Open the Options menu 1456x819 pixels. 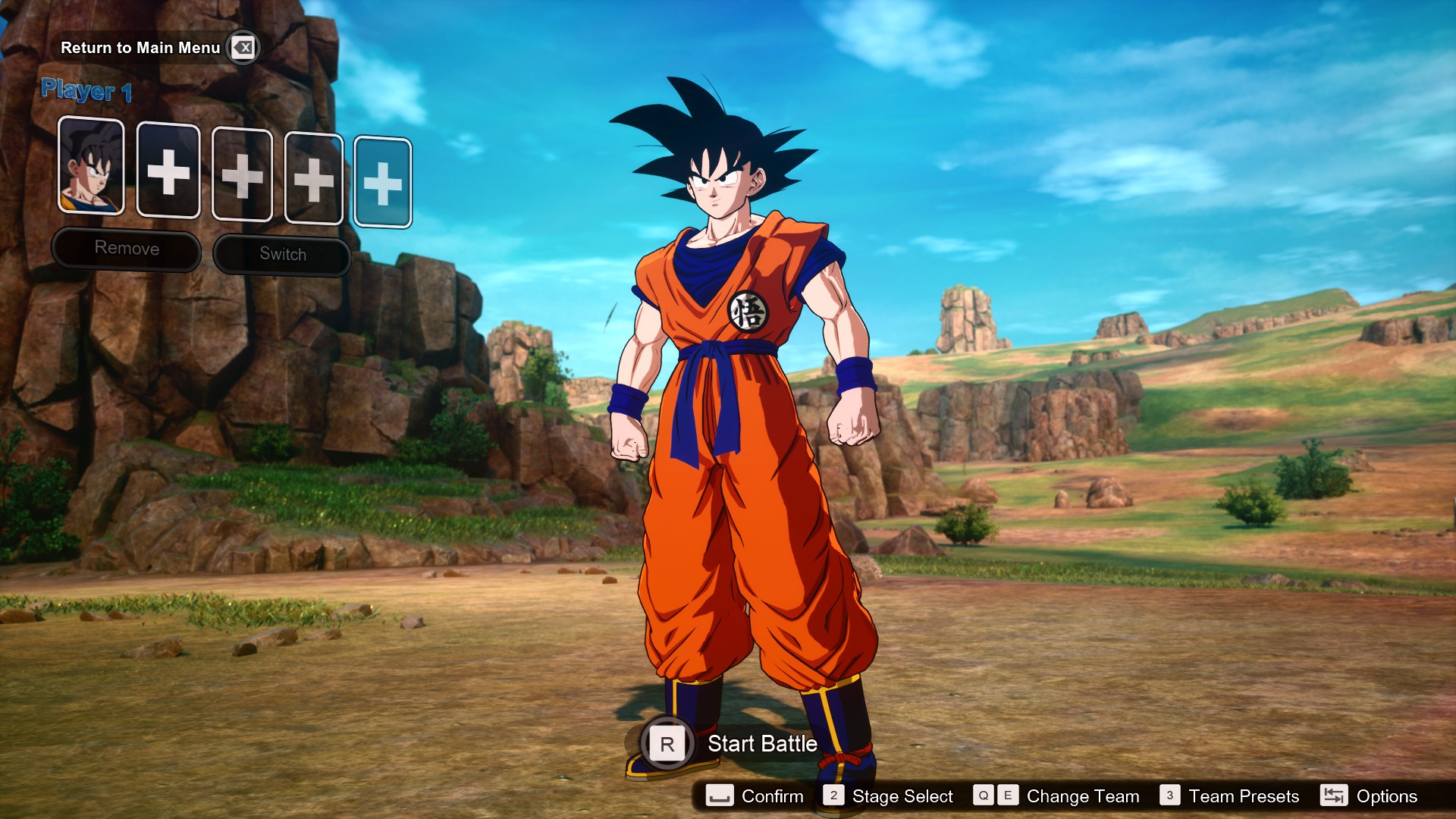click(1386, 796)
